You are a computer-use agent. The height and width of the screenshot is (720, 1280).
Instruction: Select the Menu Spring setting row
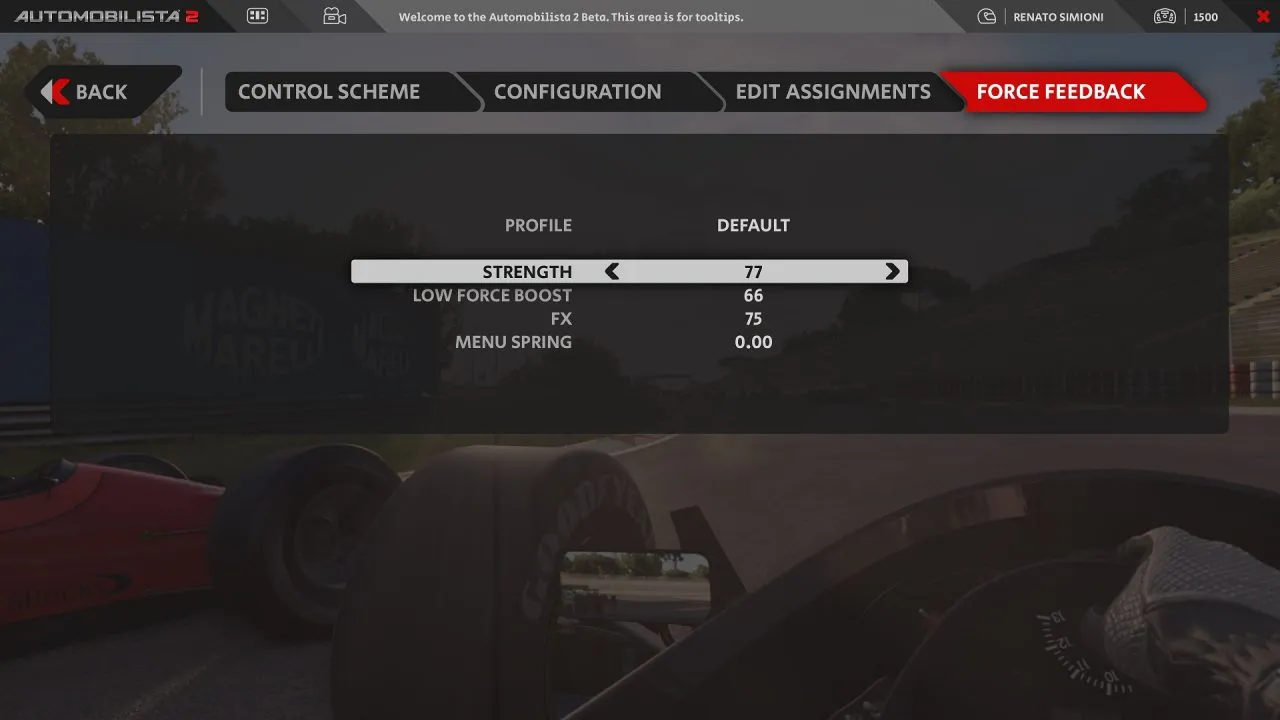pos(630,342)
